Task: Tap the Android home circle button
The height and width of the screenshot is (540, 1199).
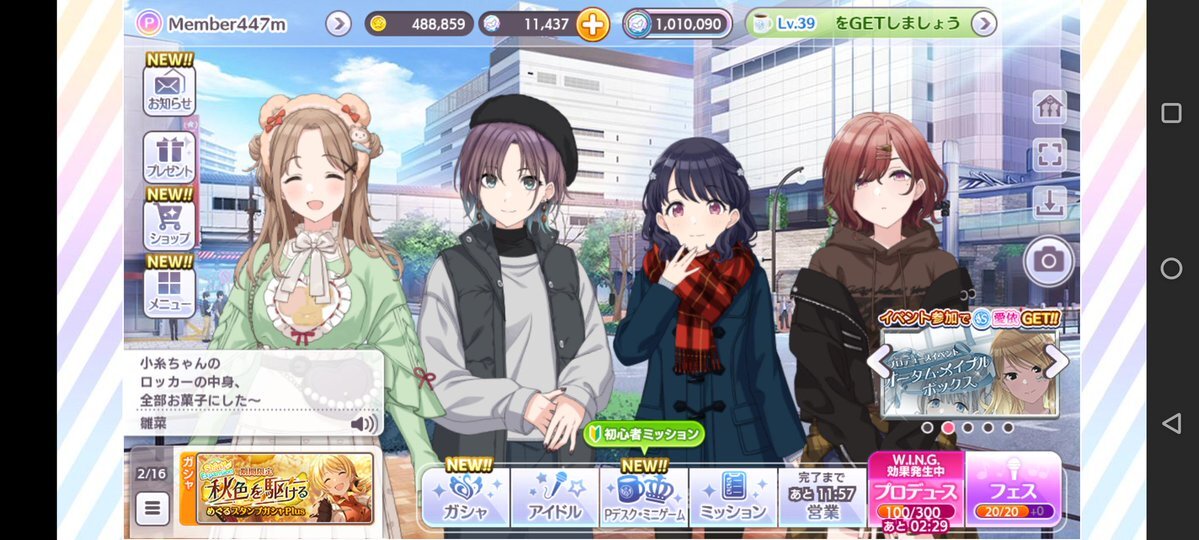Action: pos(1171,268)
